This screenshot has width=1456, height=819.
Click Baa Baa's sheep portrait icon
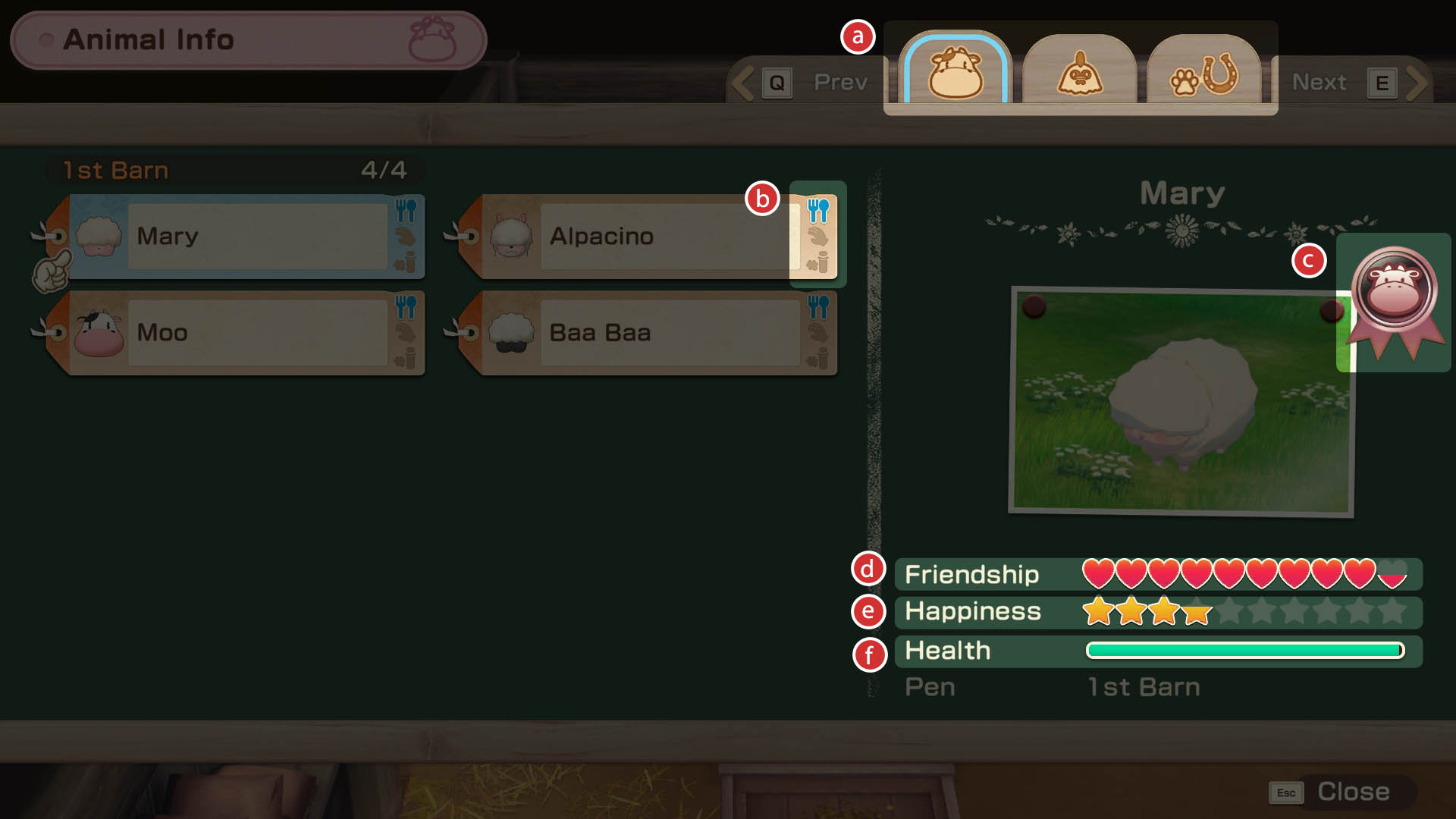513,331
